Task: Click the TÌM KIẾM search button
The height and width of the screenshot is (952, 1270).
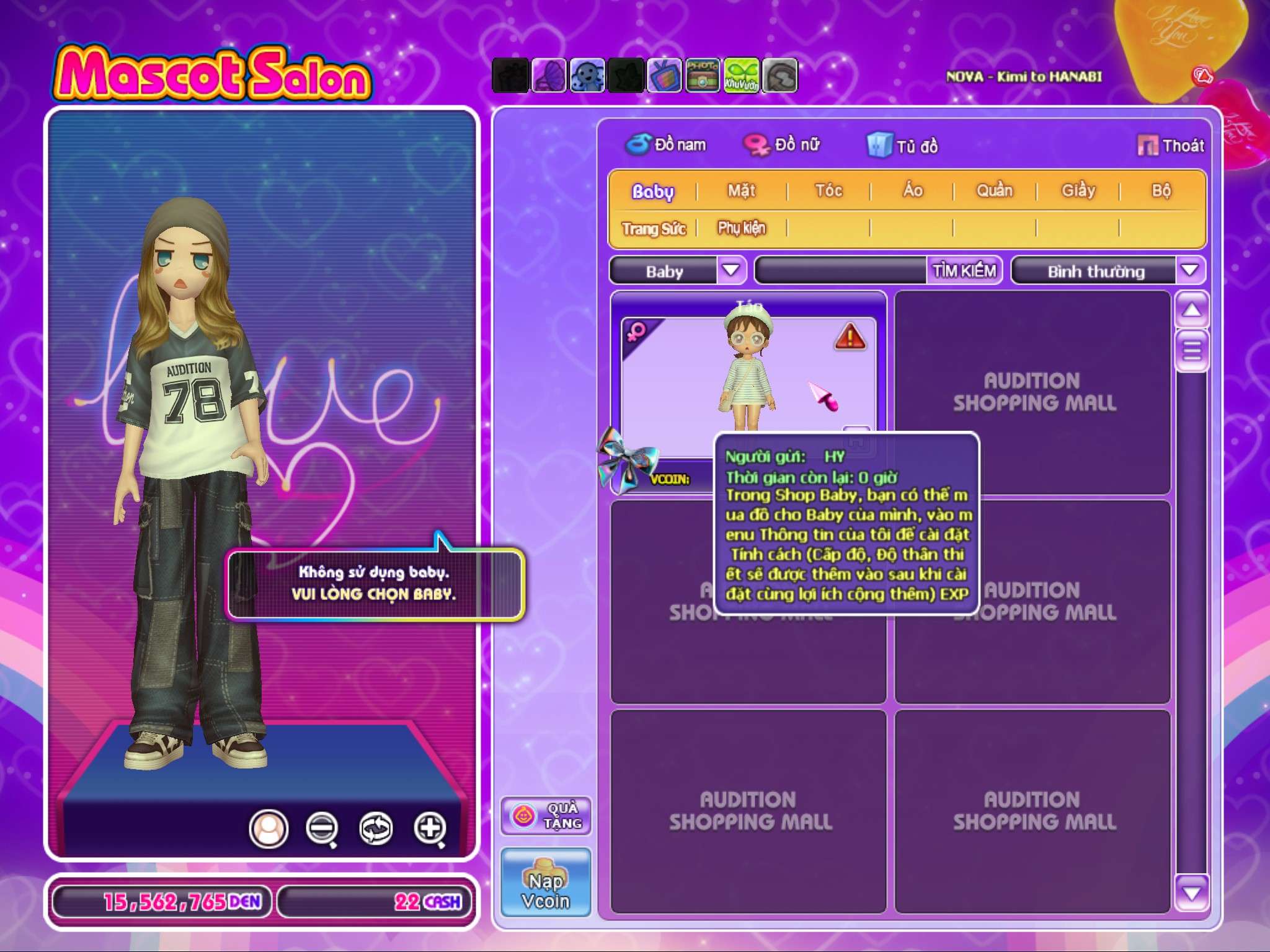Action: pyautogui.click(x=964, y=271)
